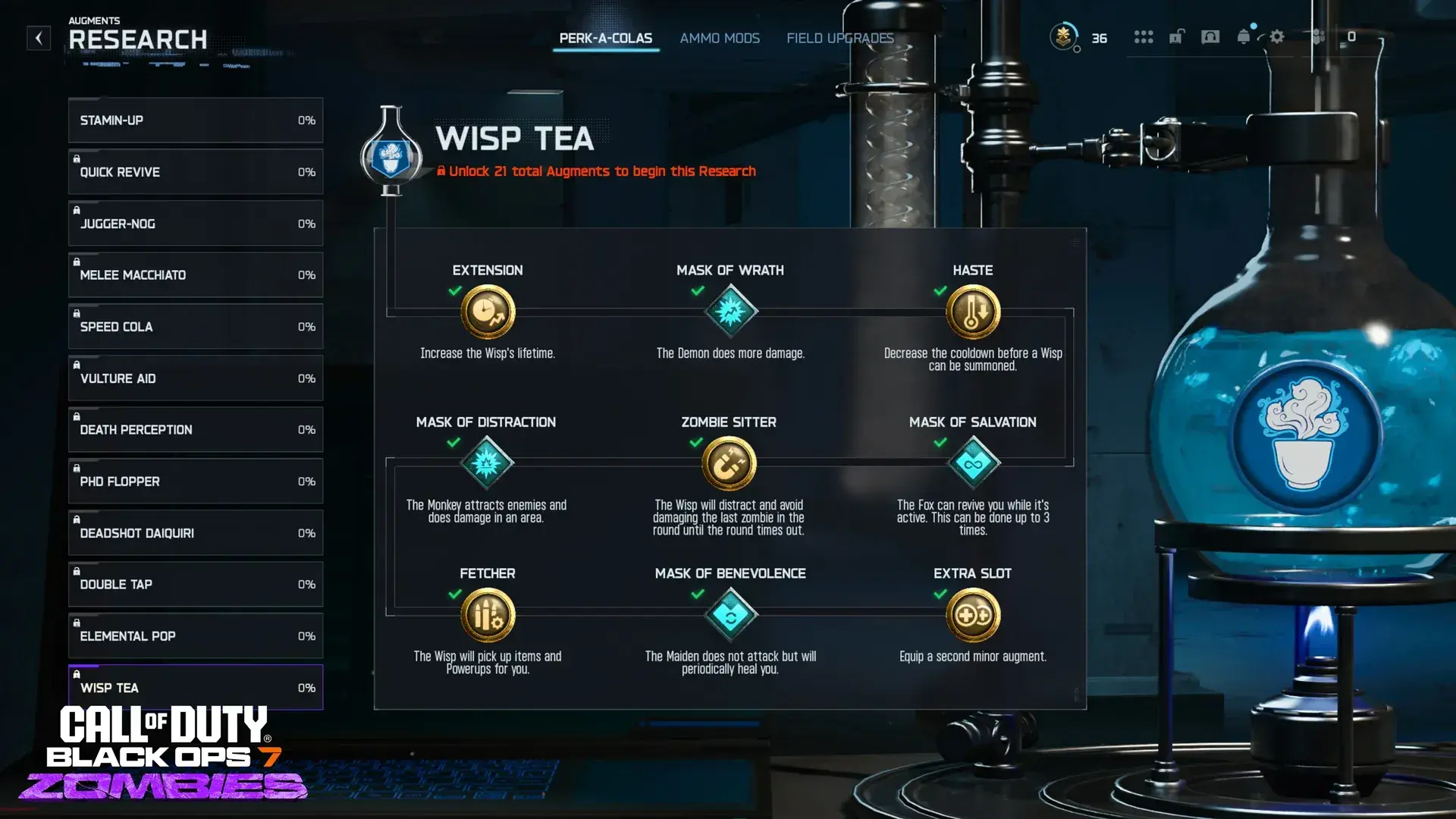Open the game Settings gear icon

coord(1277,37)
